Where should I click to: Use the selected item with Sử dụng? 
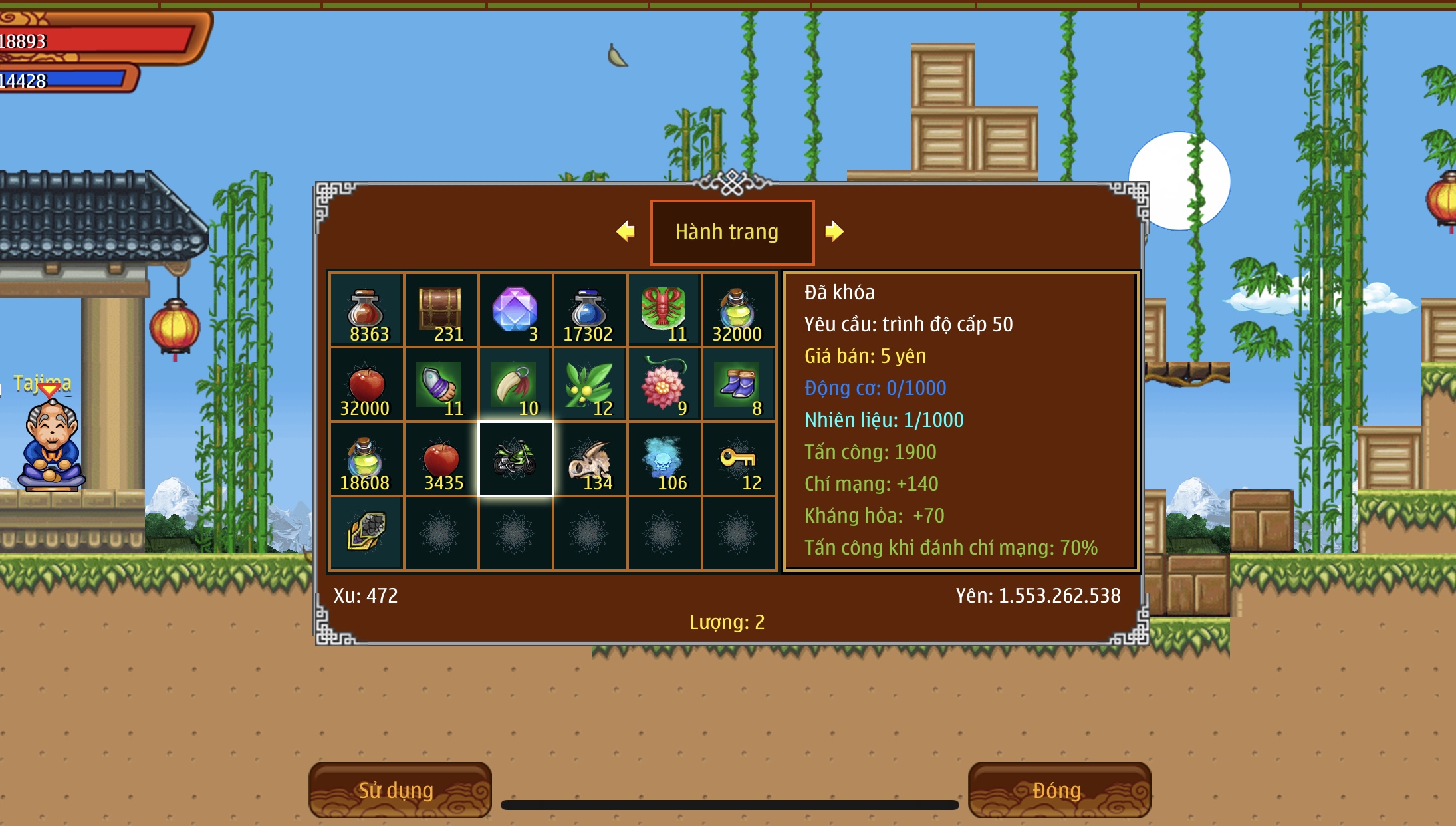coord(400,790)
